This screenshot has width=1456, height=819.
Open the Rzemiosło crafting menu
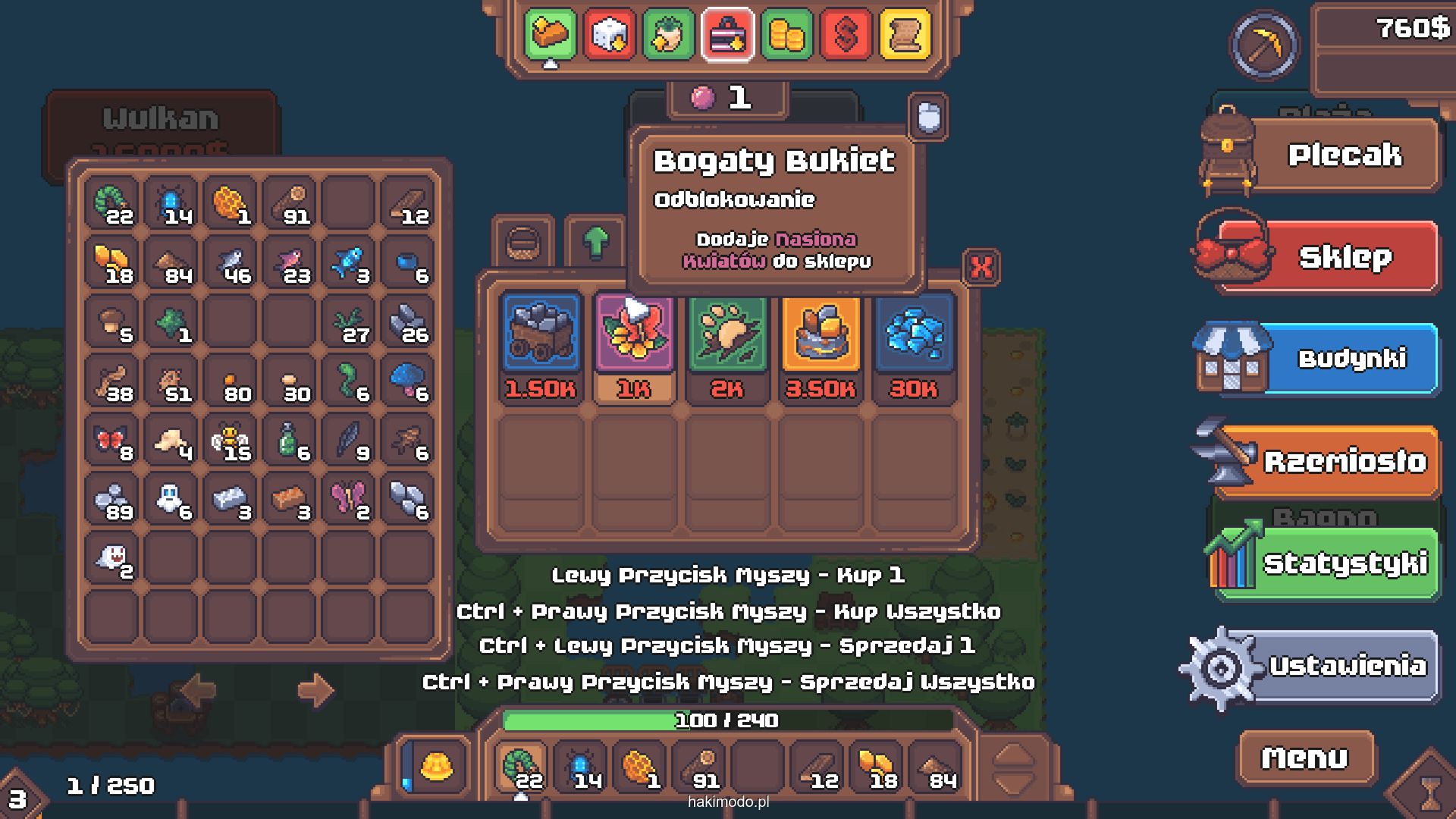tap(1343, 461)
